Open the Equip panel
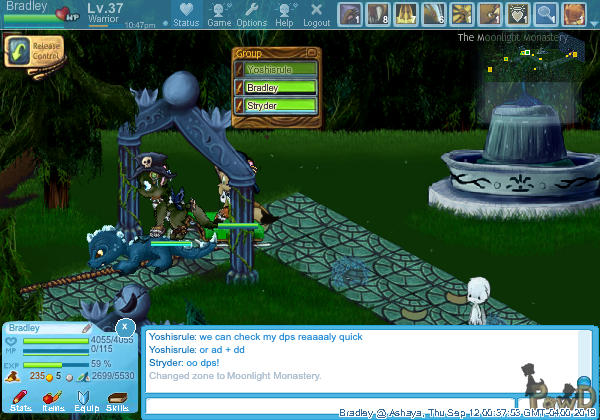This screenshot has height=420, width=600. [86, 401]
